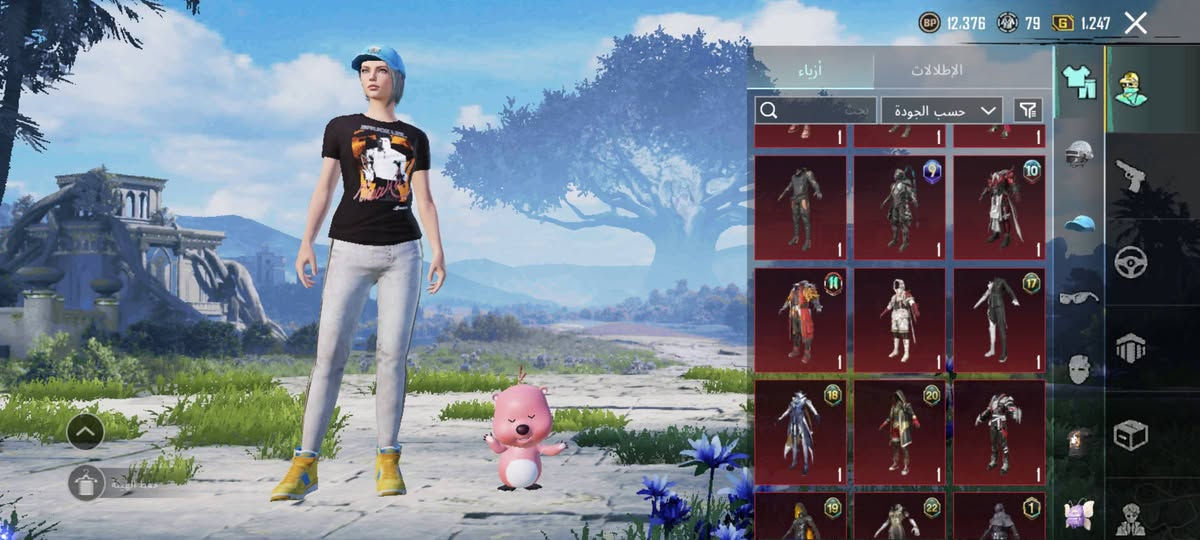Open the helmet category
Screen dimensions: 1200x540
[x=1079, y=154]
